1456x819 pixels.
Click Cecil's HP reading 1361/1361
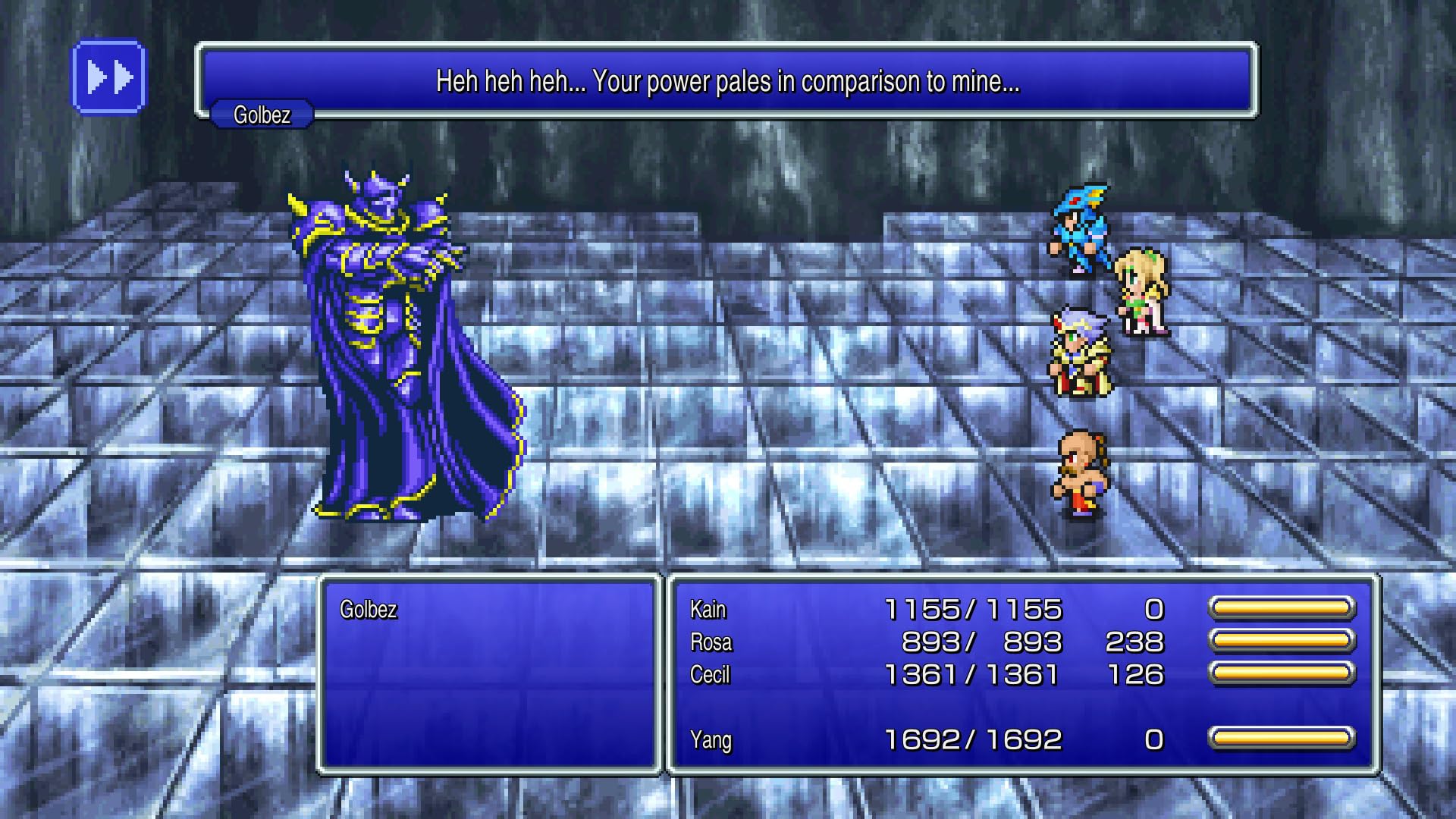[974, 674]
